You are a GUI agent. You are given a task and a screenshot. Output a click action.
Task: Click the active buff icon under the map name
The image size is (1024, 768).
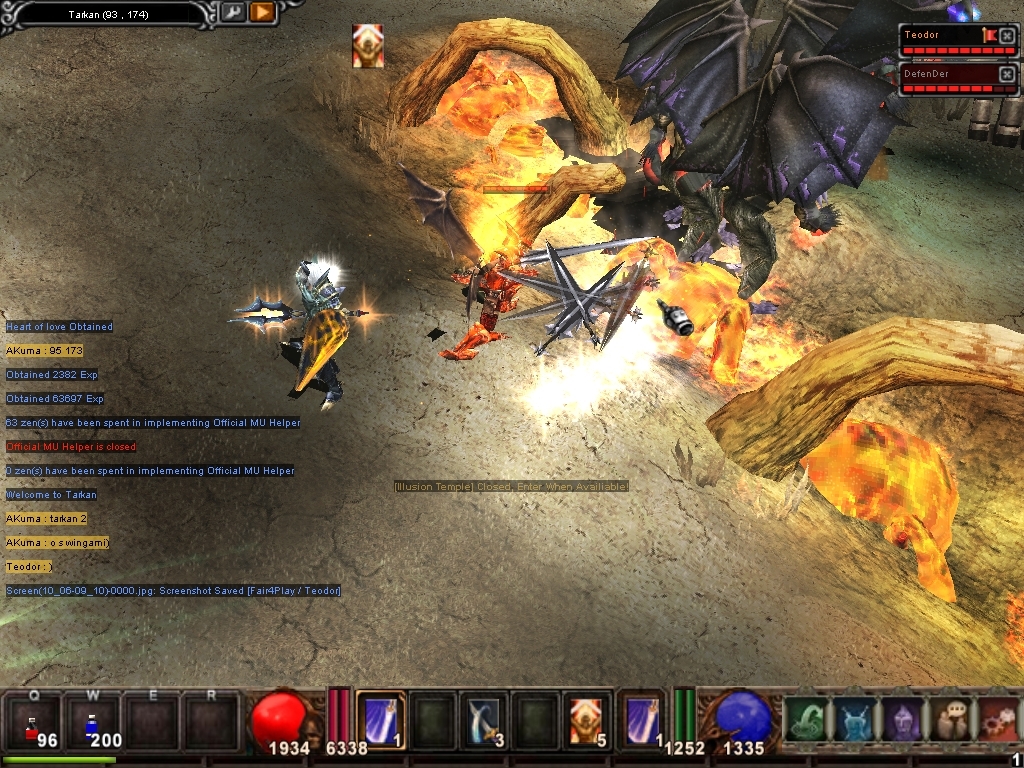click(x=367, y=46)
